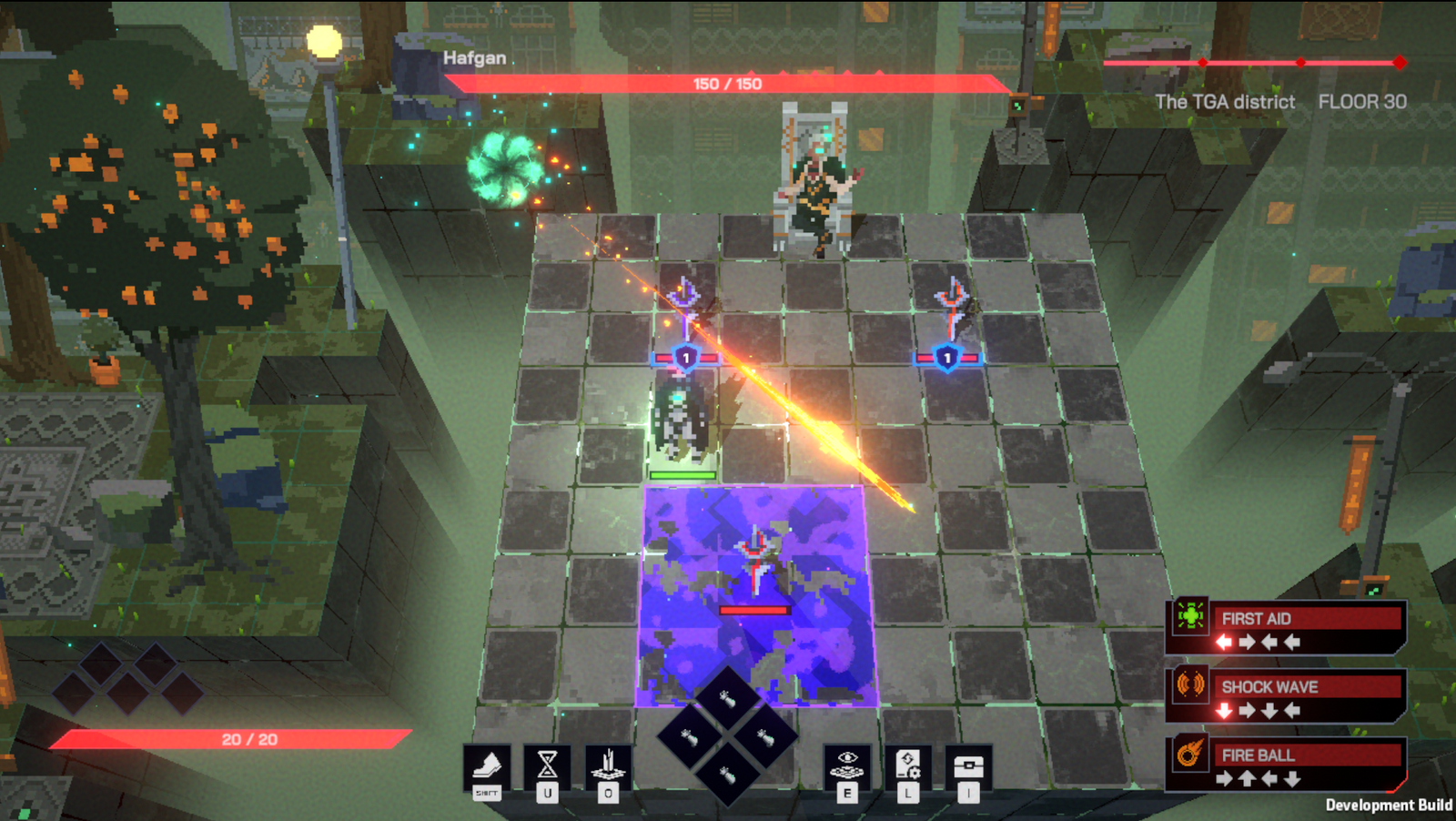This screenshot has height=821, width=1456.
Task: Open the treasure chest inventory icon
Action: [x=968, y=766]
